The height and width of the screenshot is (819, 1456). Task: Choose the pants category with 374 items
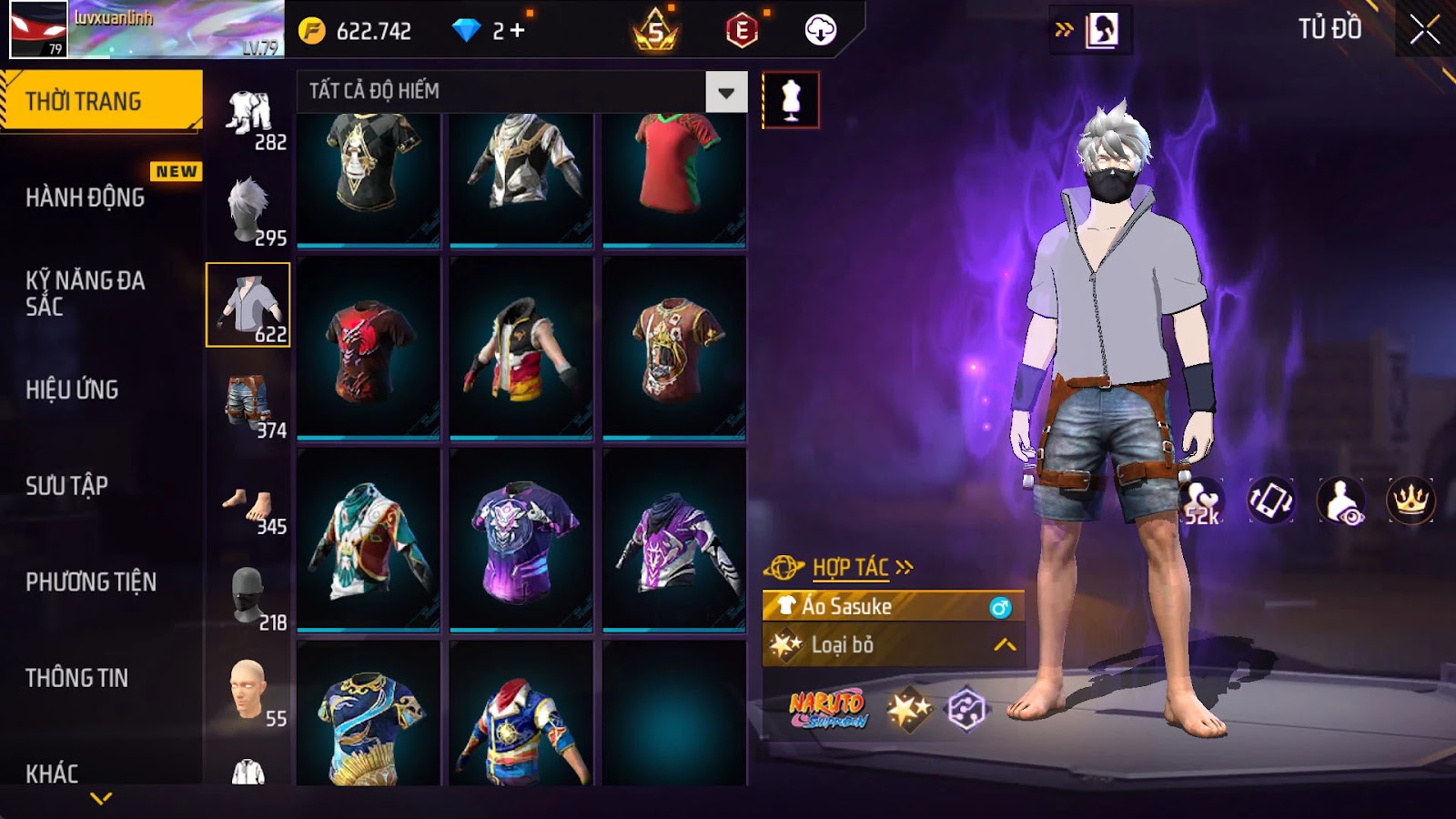click(248, 402)
